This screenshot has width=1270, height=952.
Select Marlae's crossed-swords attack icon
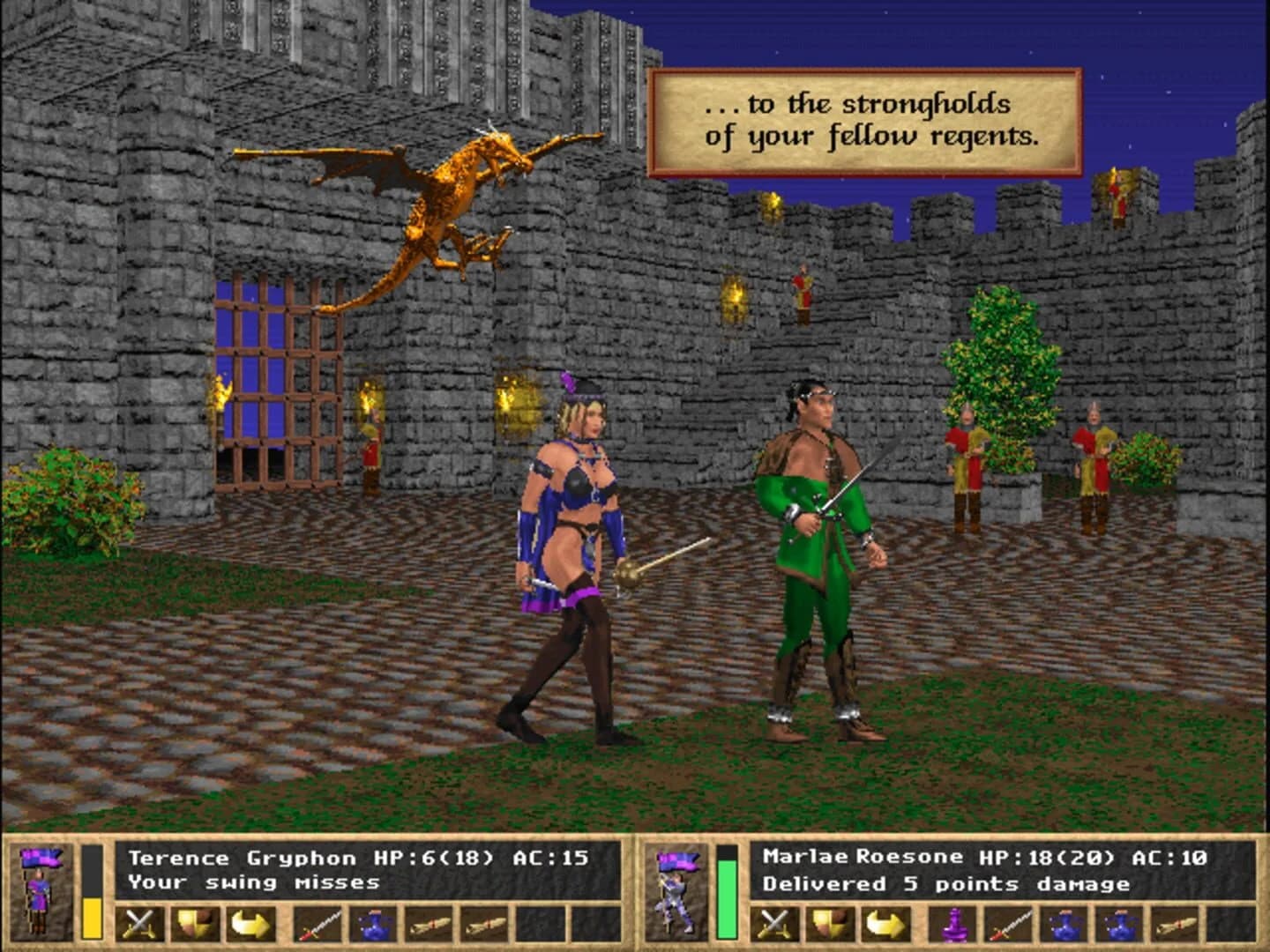click(x=773, y=922)
